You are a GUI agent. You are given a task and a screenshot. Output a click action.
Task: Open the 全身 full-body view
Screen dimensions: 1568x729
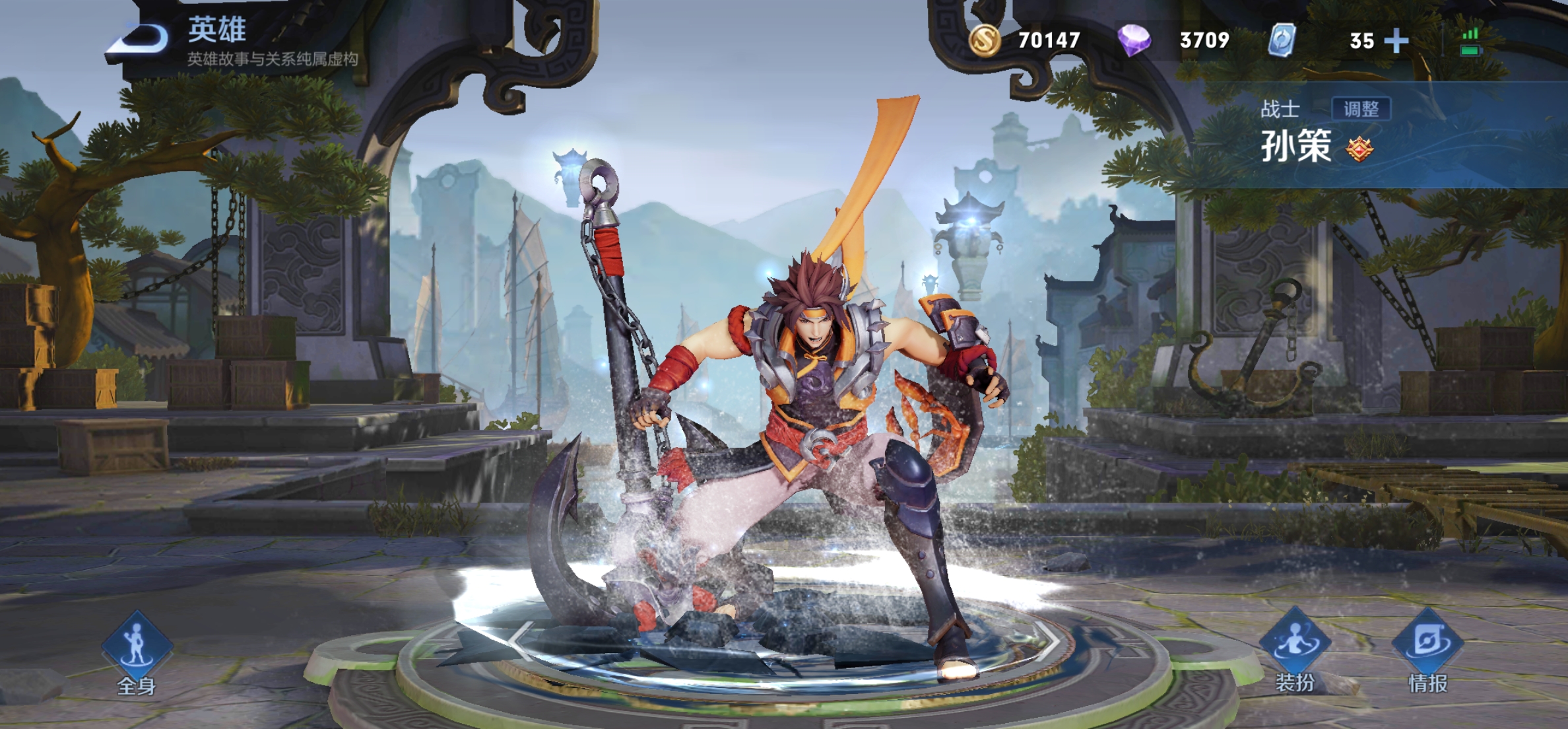(137, 652)
